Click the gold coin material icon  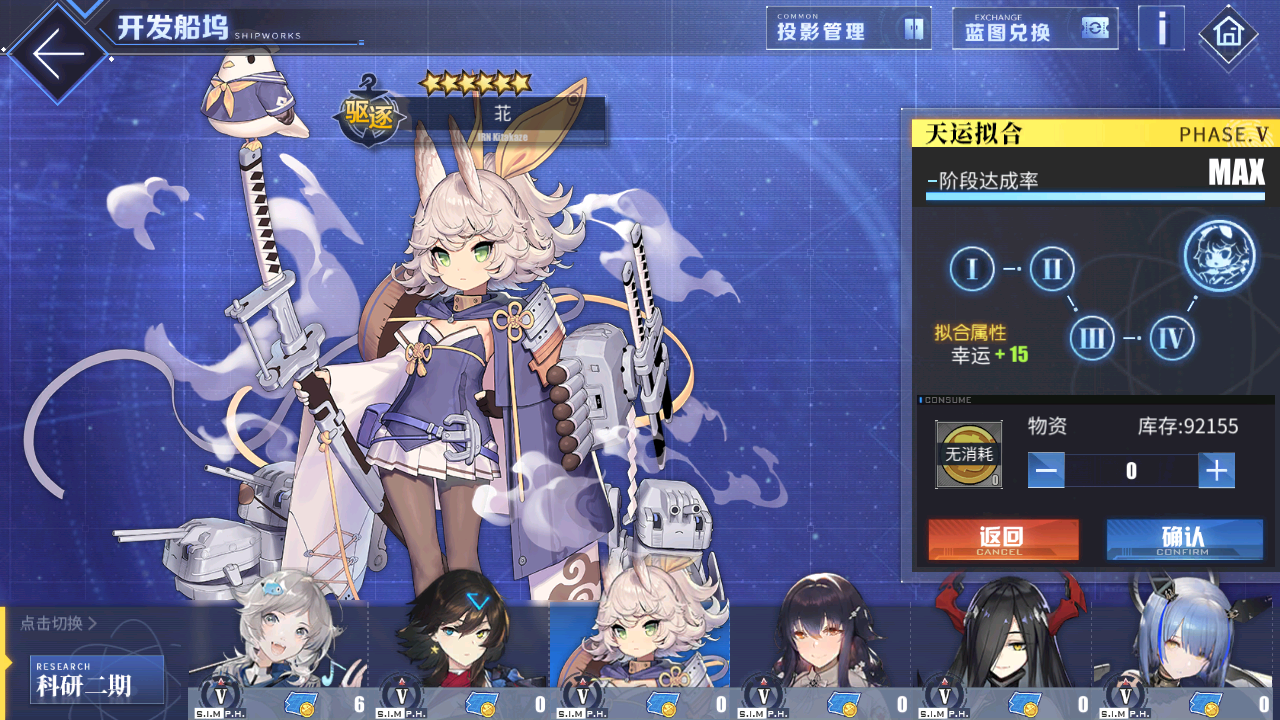tap(968, 454)
